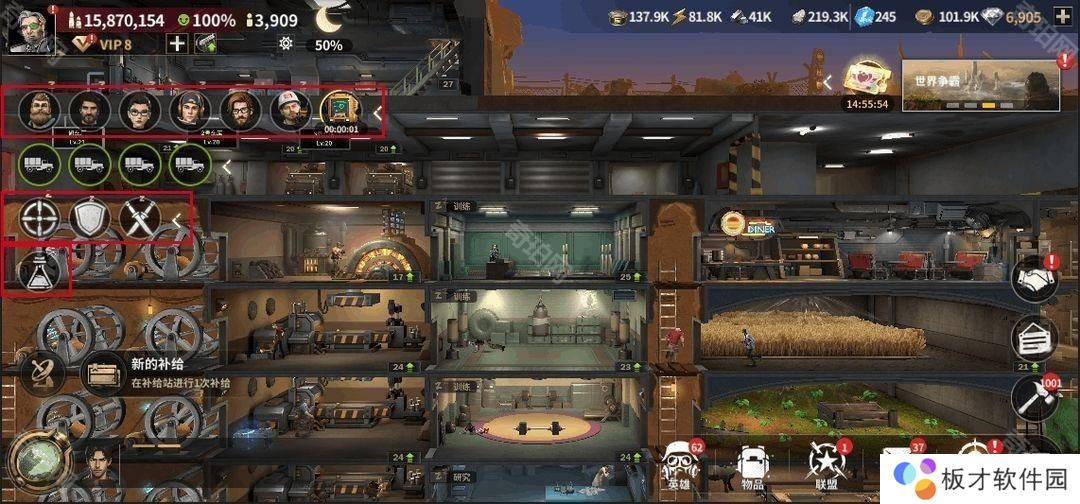Open the shield buff icon
Screen dimensions: 1080x504
coord(90,219)
